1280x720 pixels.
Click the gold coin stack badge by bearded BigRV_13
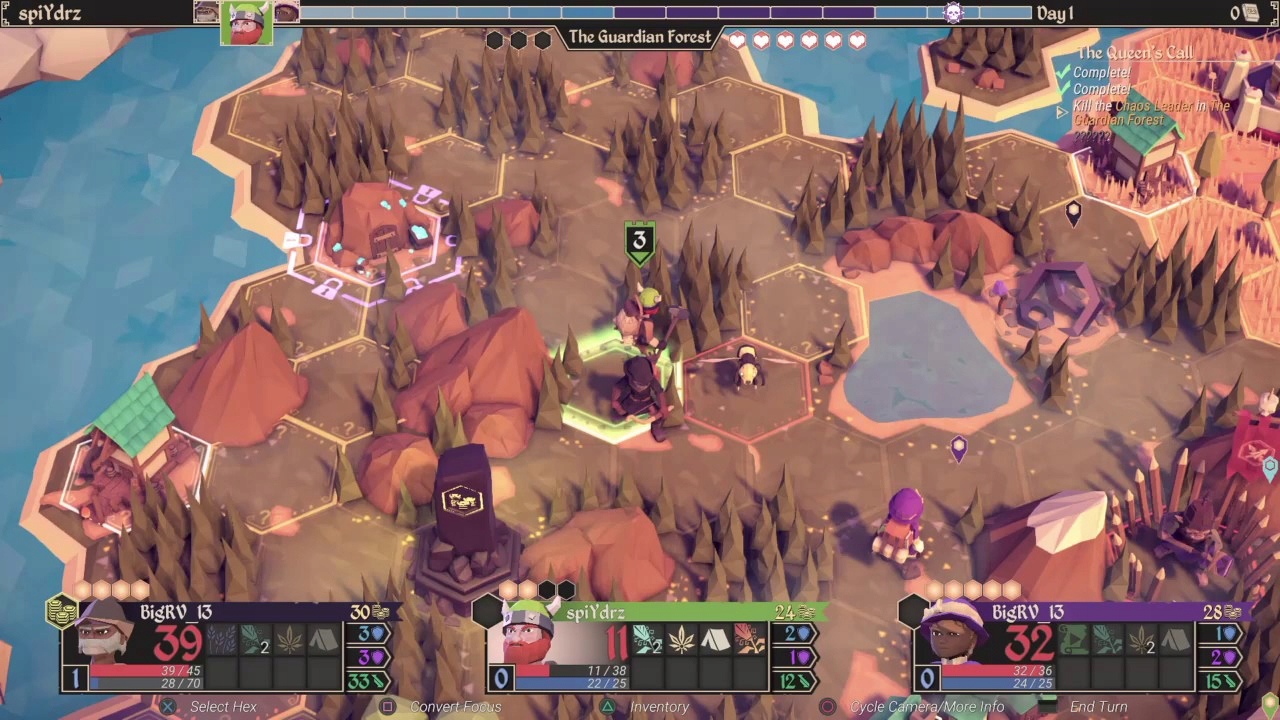(61, 611)
